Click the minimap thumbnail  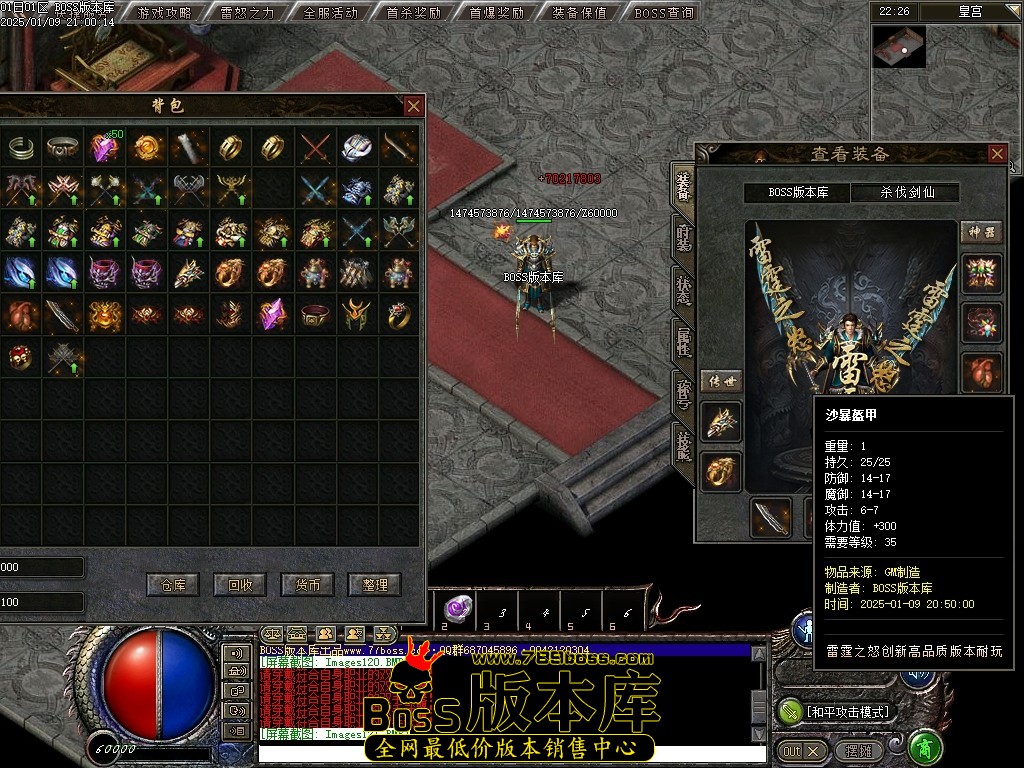point(898,47)
